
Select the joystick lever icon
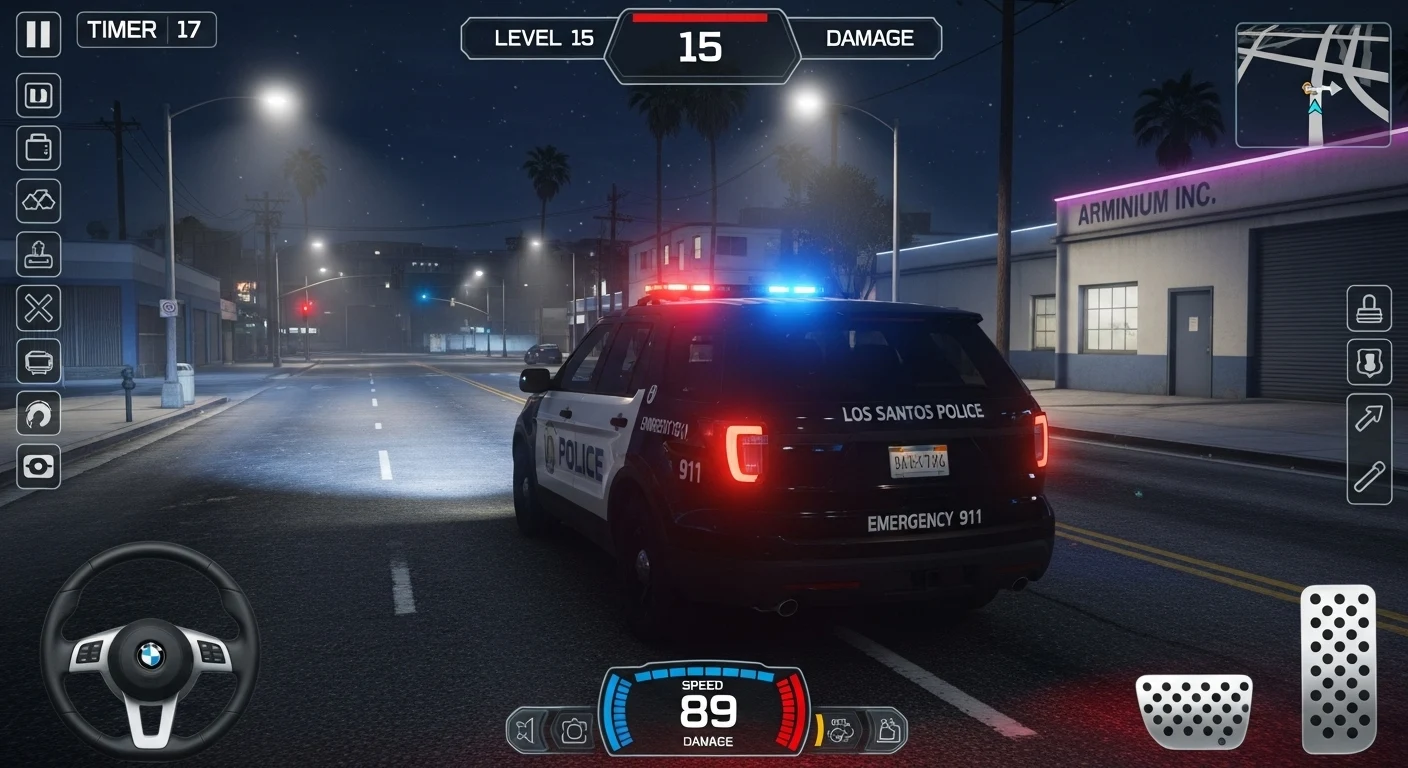(x=38, y=254)
